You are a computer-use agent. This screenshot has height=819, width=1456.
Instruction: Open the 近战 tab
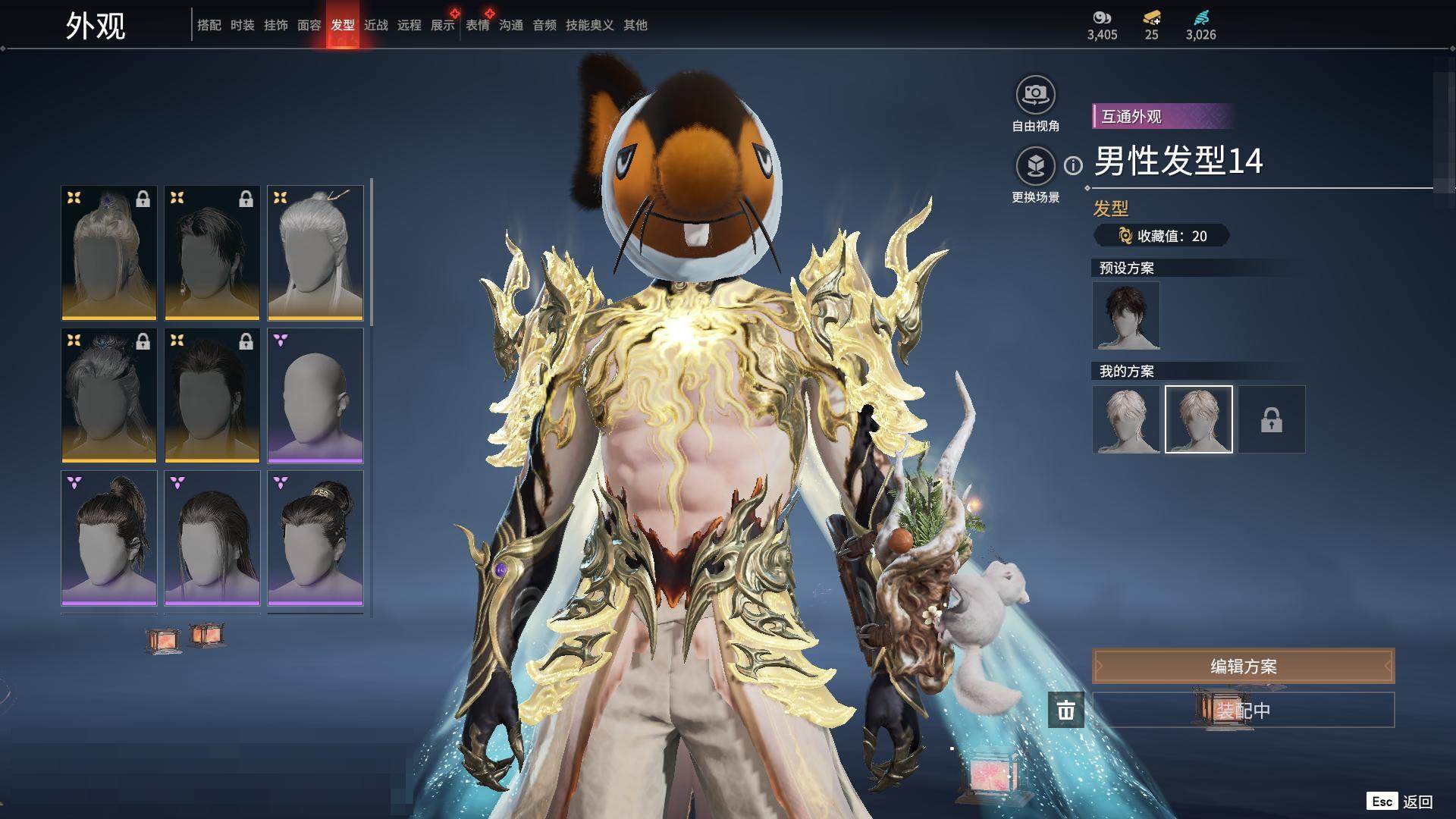tap(376, 25)
